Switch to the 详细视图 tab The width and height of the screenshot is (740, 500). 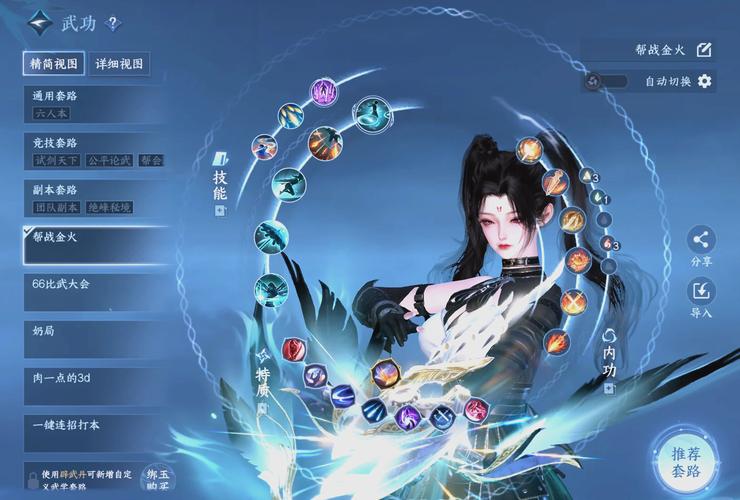pyautogui.click(x=120, y=64)
